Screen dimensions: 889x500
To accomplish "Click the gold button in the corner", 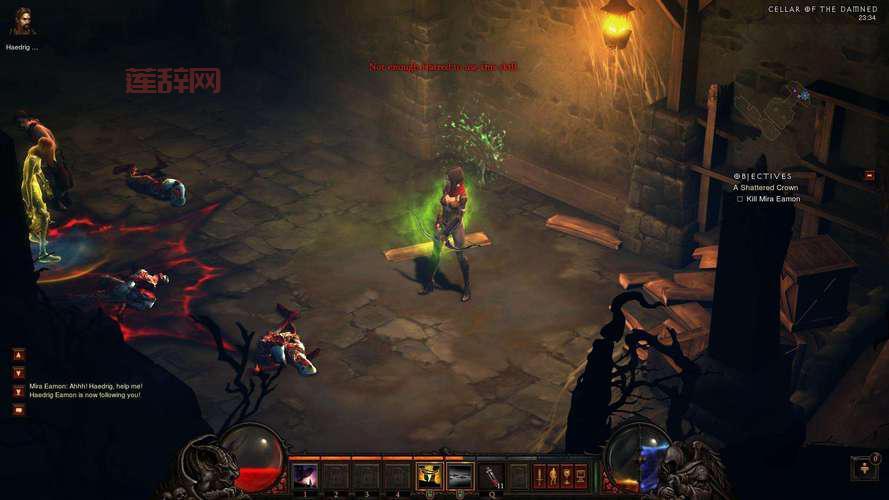I will [x=865, y=468].
